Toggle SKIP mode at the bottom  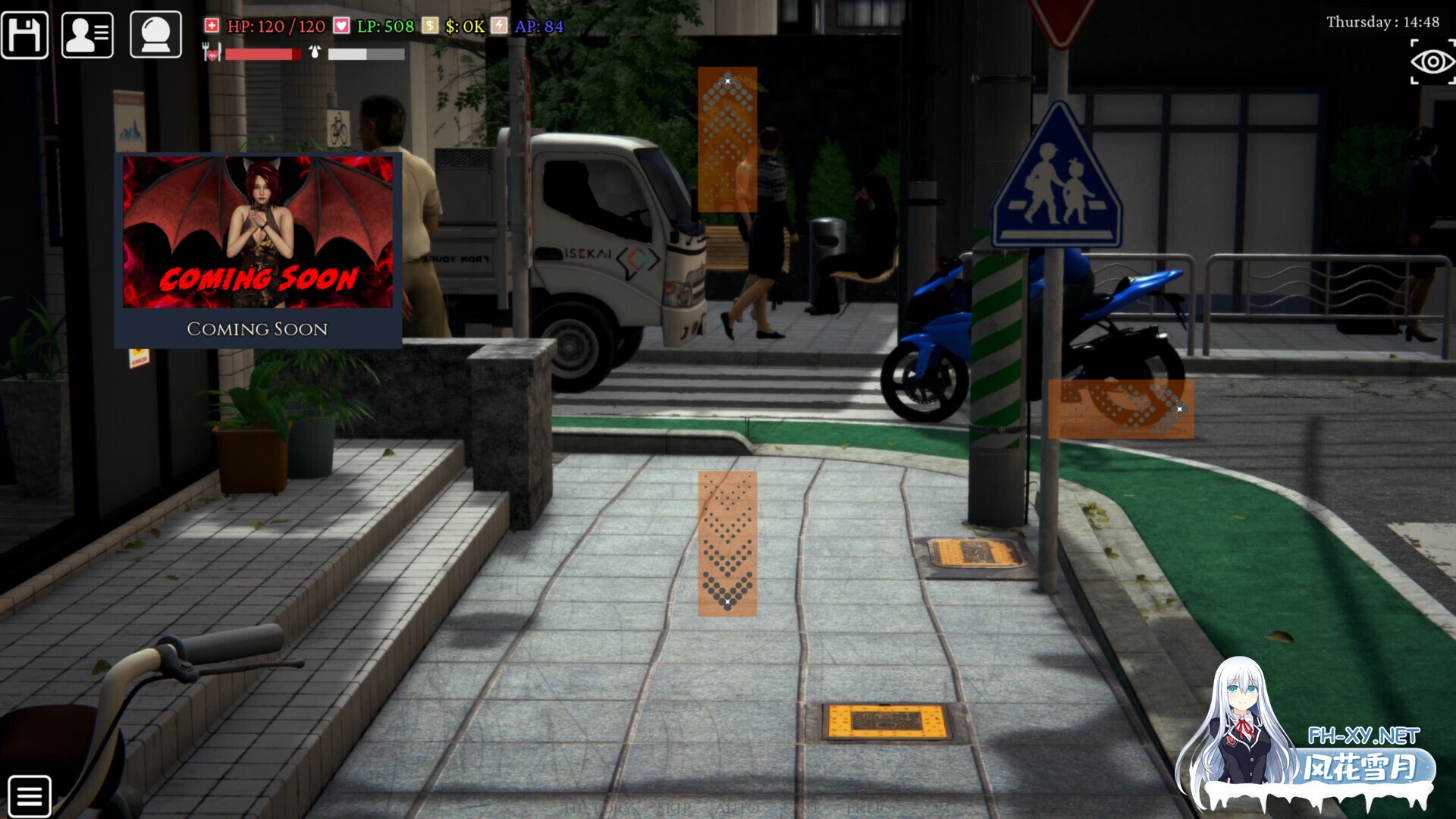(676, 808)
